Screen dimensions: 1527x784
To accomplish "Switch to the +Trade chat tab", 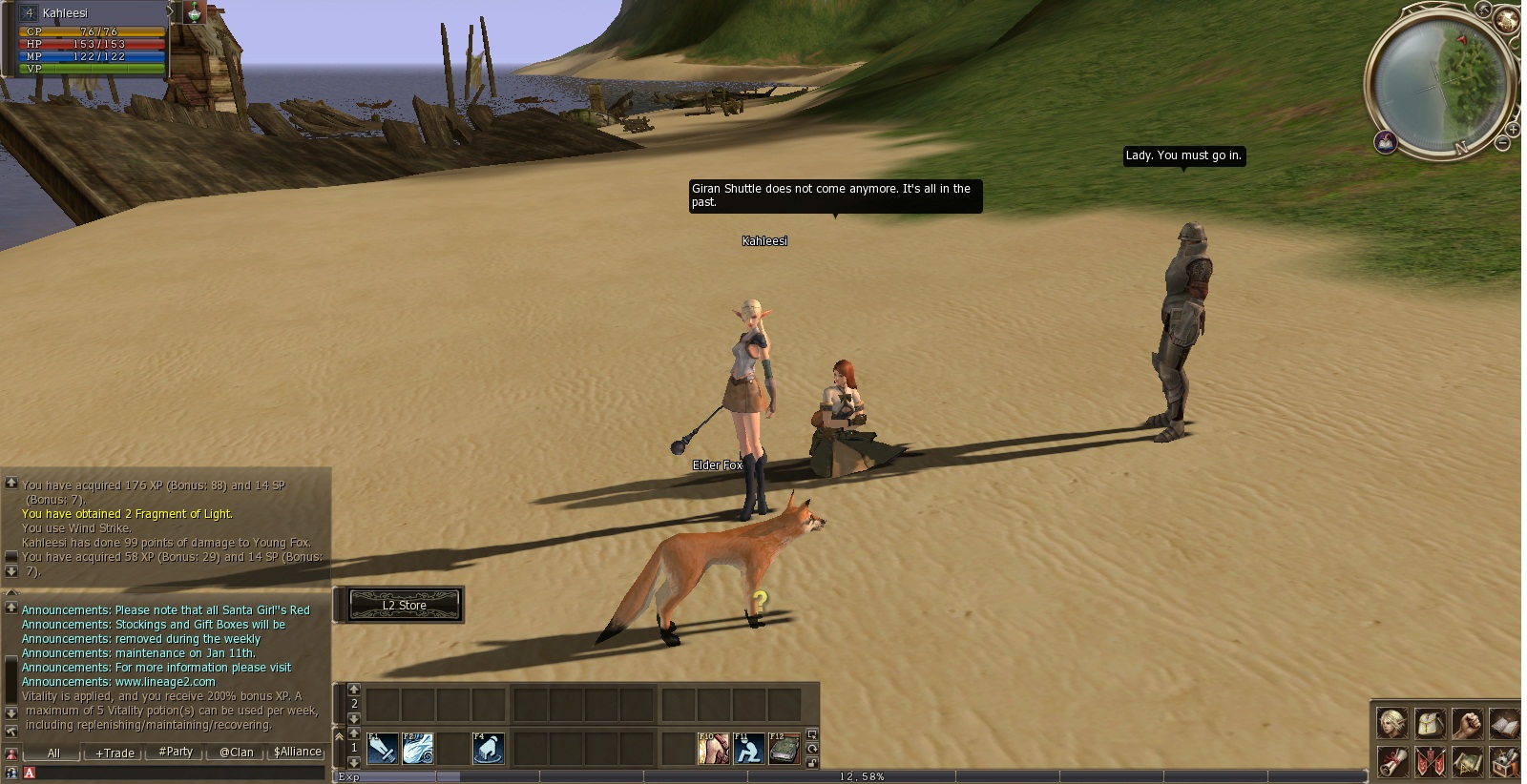I will (x=115, y=753).
